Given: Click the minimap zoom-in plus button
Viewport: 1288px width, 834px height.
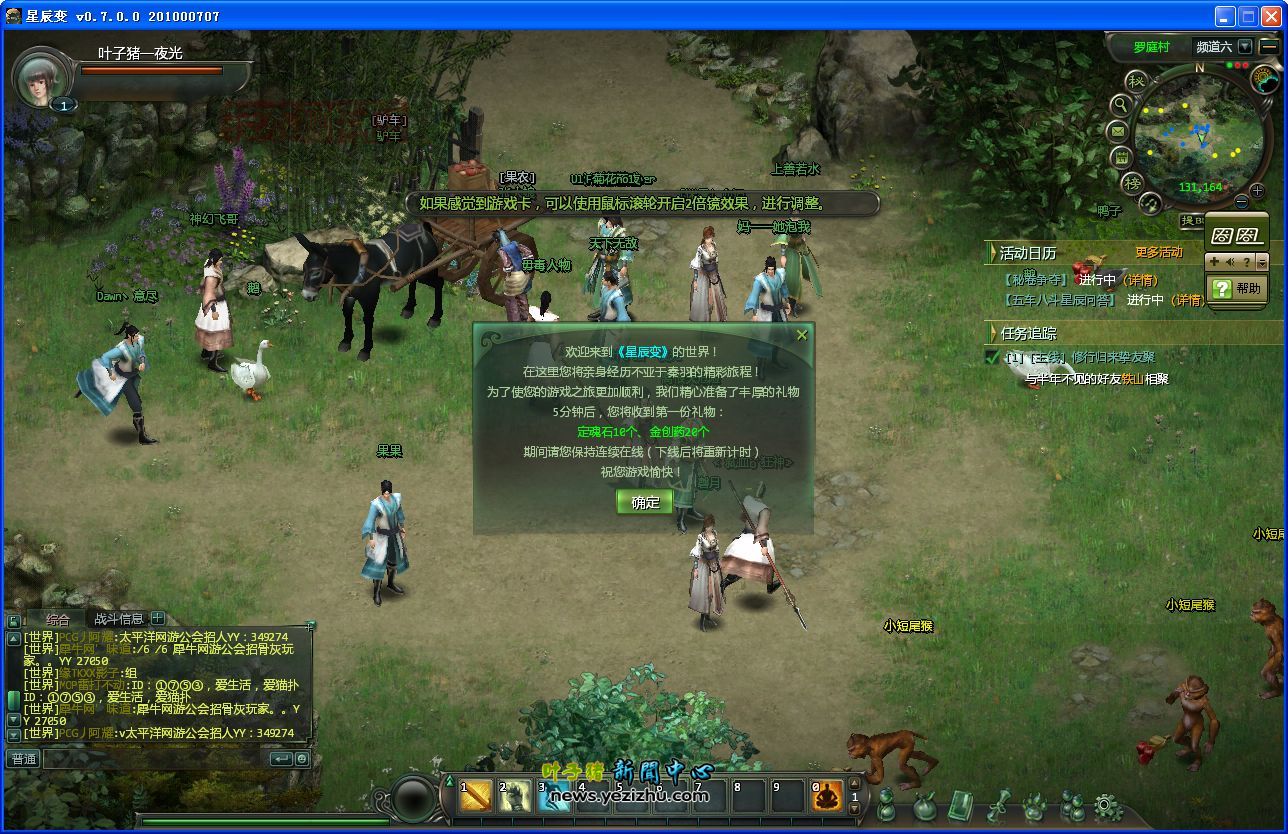Looking at the screenshot, I should [x=1257, y=189].
